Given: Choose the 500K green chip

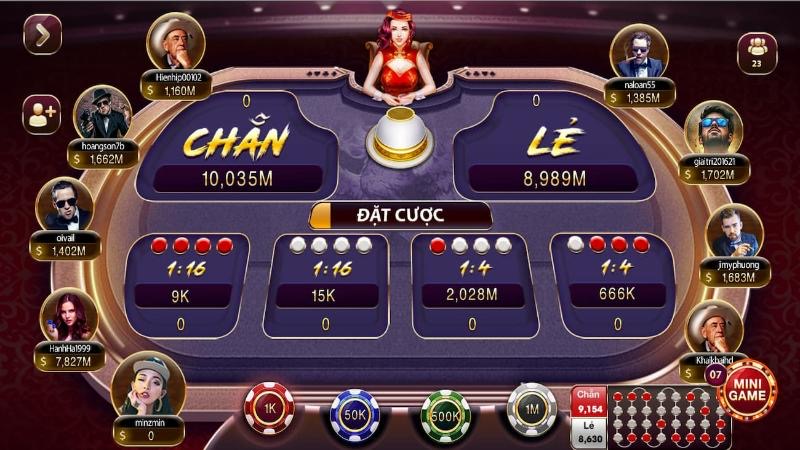Looking at the screenshot, I should [445, 413].
